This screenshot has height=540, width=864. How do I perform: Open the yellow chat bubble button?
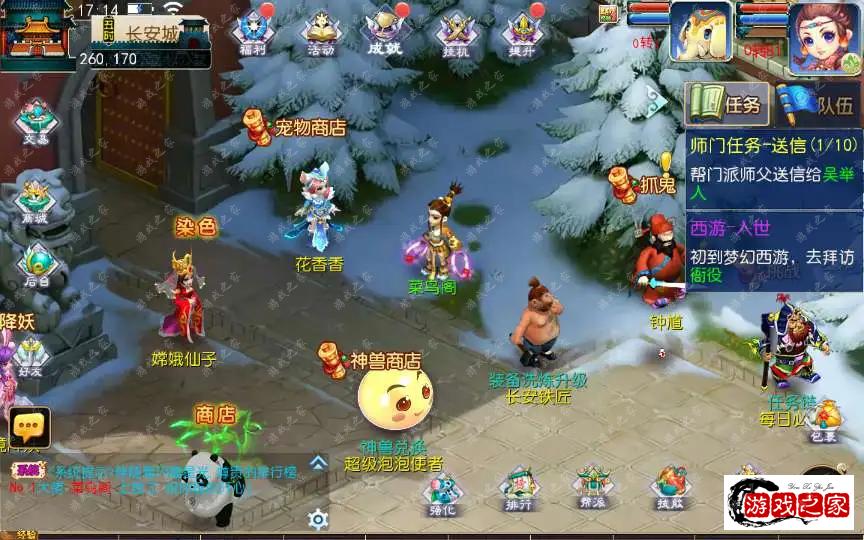tap(29, 427)
